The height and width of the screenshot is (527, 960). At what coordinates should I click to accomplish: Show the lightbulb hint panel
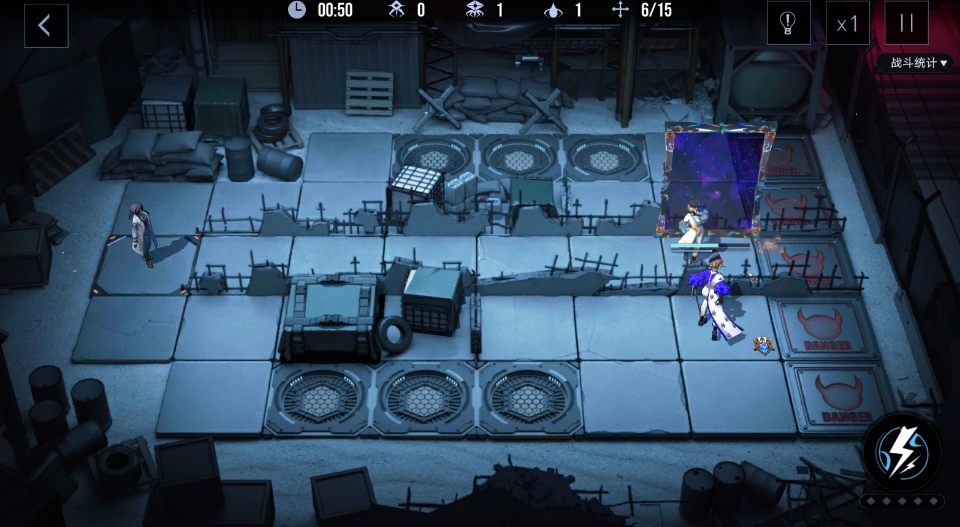point(788,23)
